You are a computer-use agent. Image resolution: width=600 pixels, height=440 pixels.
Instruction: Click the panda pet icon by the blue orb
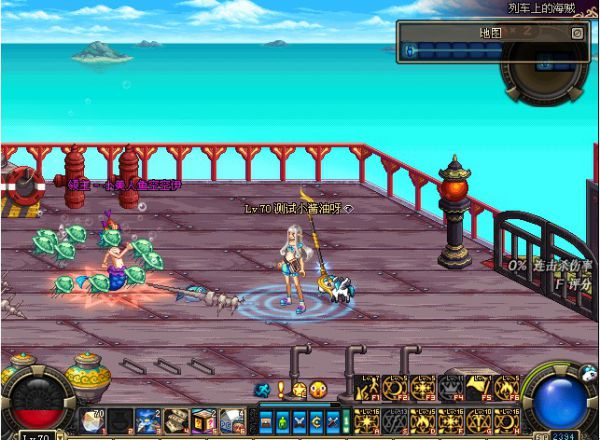click(x=588, y=374)
